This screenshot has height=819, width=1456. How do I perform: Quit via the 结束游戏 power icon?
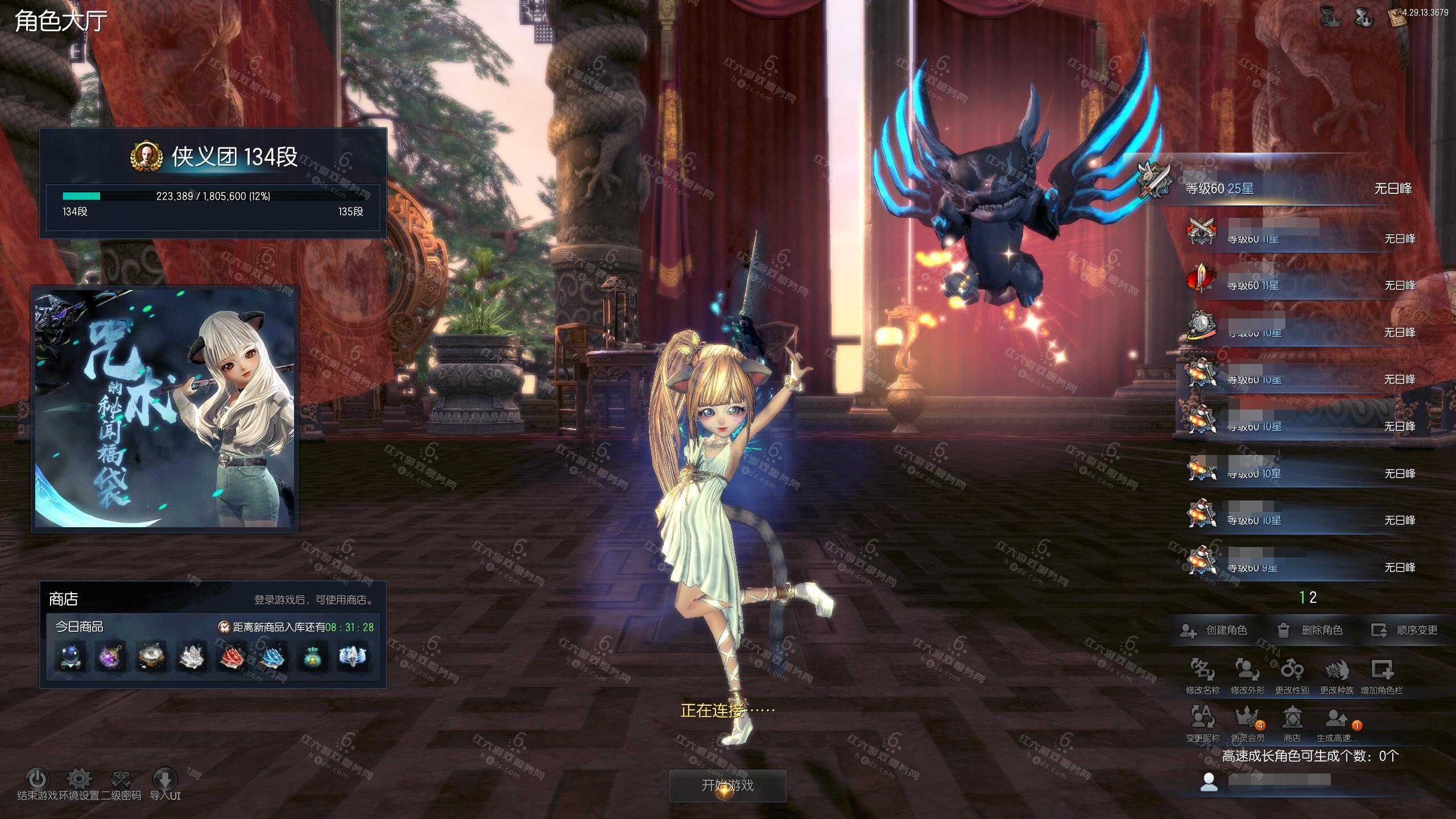(38, 780)
